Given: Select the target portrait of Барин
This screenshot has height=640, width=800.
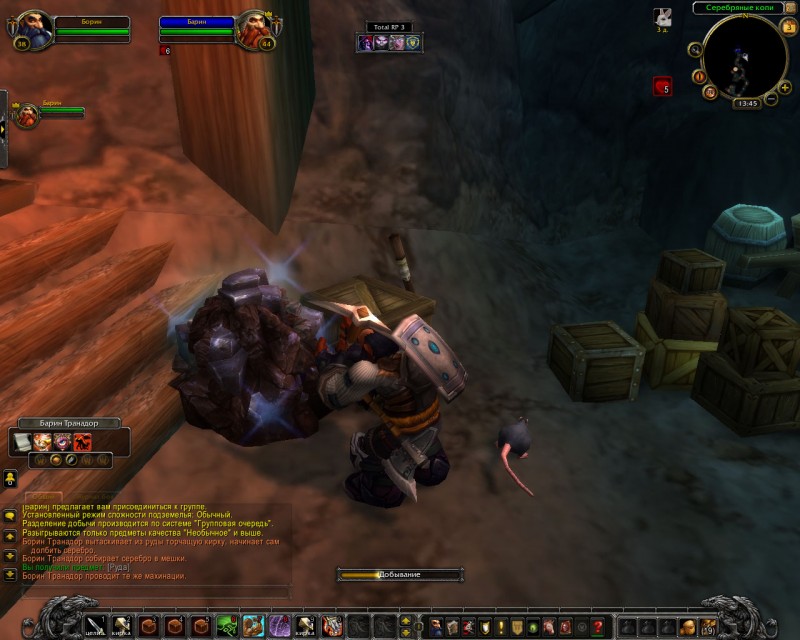Looking at the screenshot, I should click(x=251, y=30).
